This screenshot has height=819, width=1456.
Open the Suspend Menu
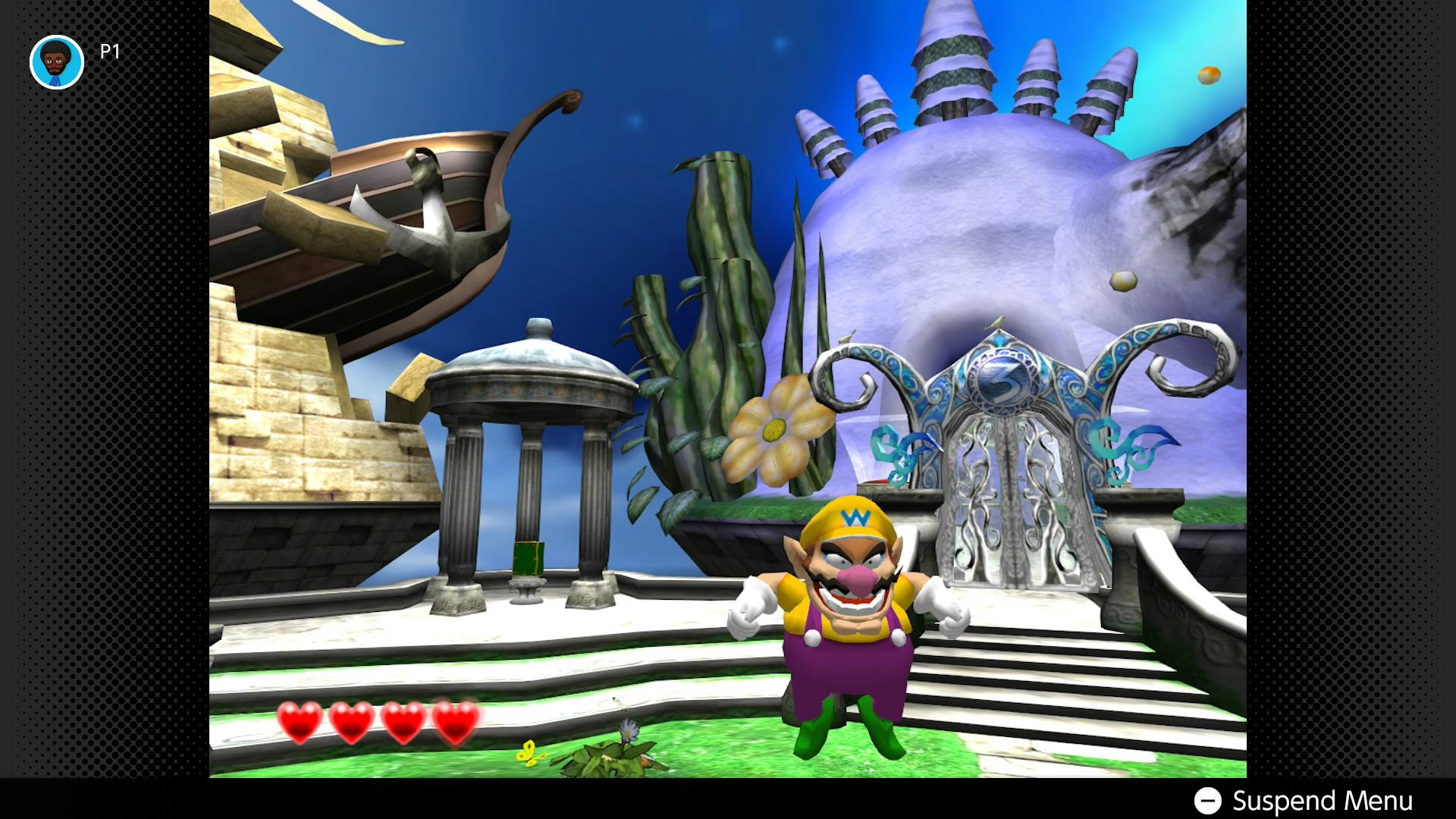coord(1303,801)
